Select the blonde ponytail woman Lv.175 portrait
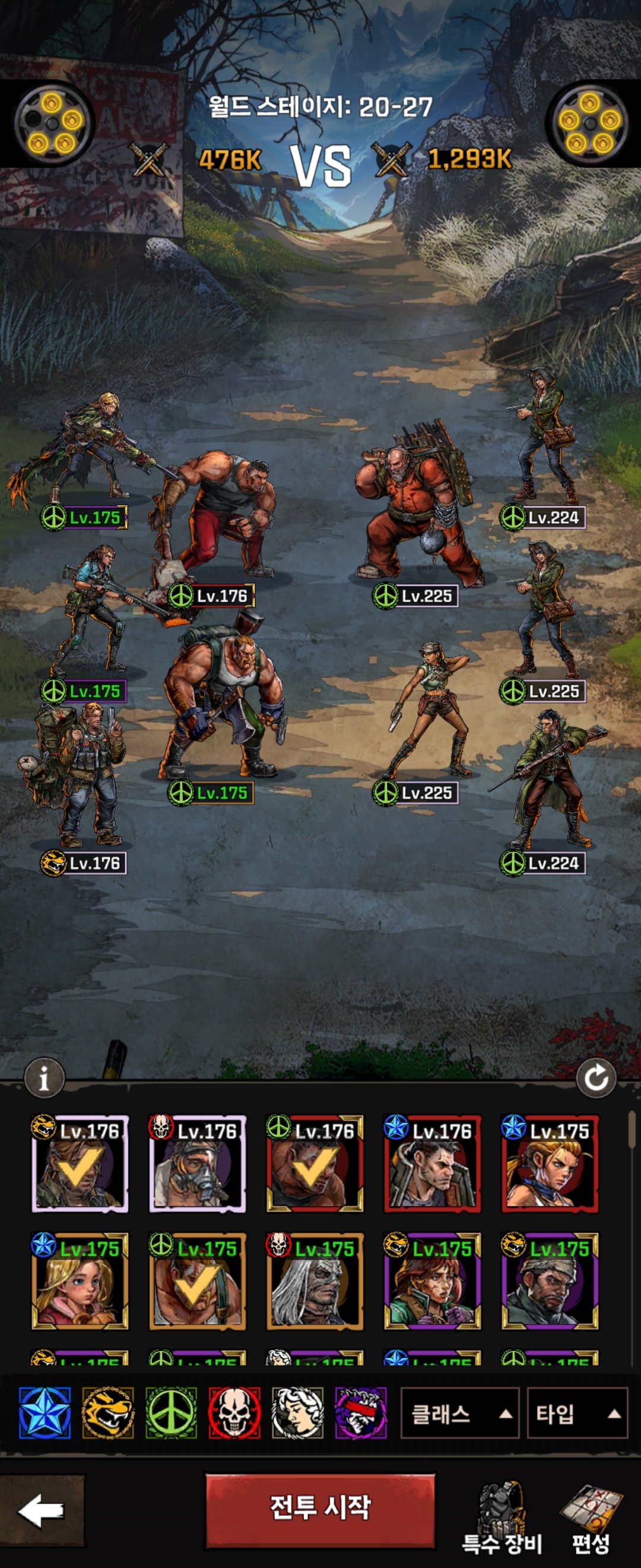 click(550, 1163)
